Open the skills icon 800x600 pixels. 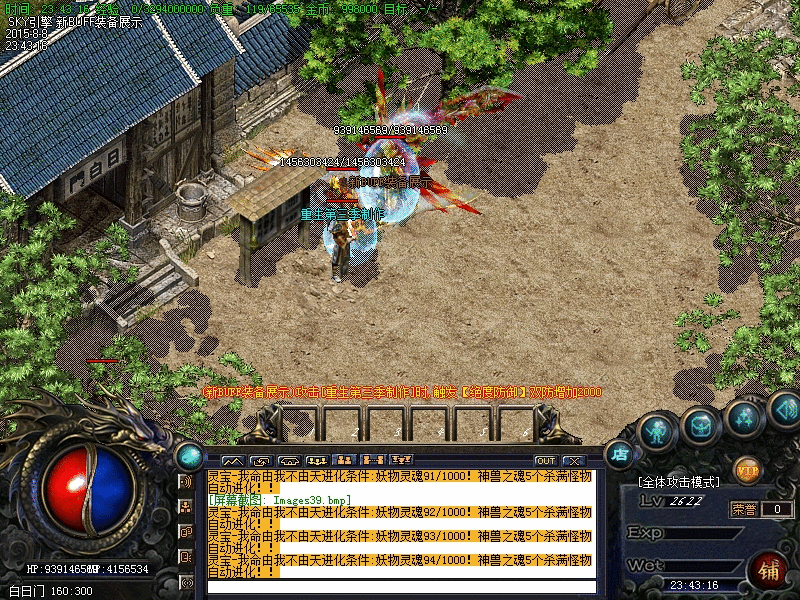coord(744,417)
